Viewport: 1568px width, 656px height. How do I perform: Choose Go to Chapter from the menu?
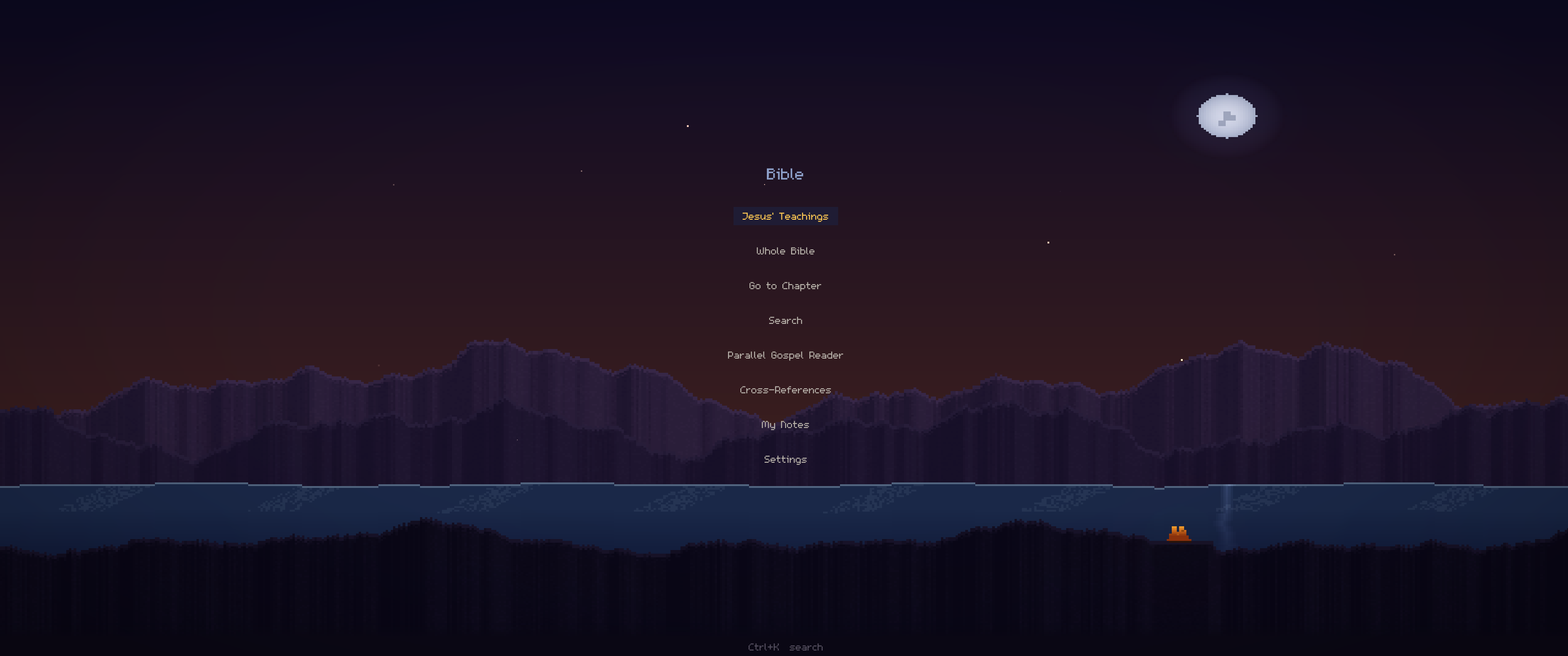coord(785,286)
